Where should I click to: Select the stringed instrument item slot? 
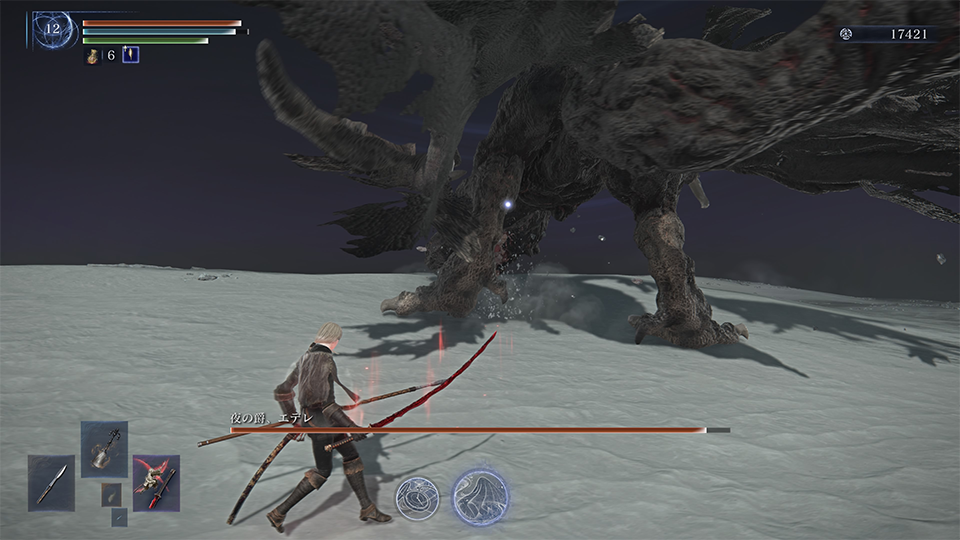[104, 448]
